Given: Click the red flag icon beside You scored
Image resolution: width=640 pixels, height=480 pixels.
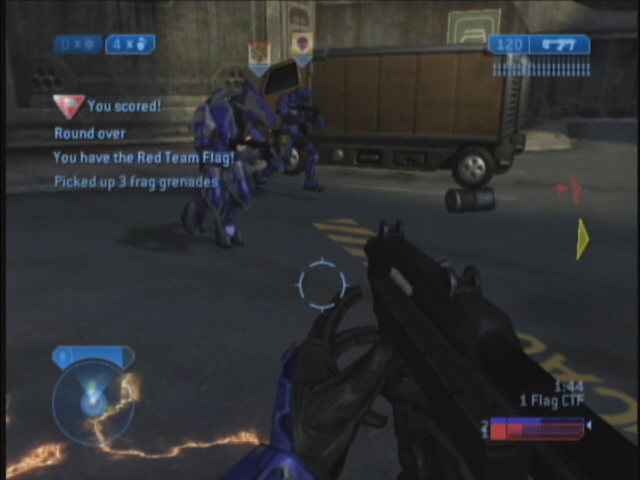Looking at the screenshot, I should pyautogui.click(x=68, y=105).
